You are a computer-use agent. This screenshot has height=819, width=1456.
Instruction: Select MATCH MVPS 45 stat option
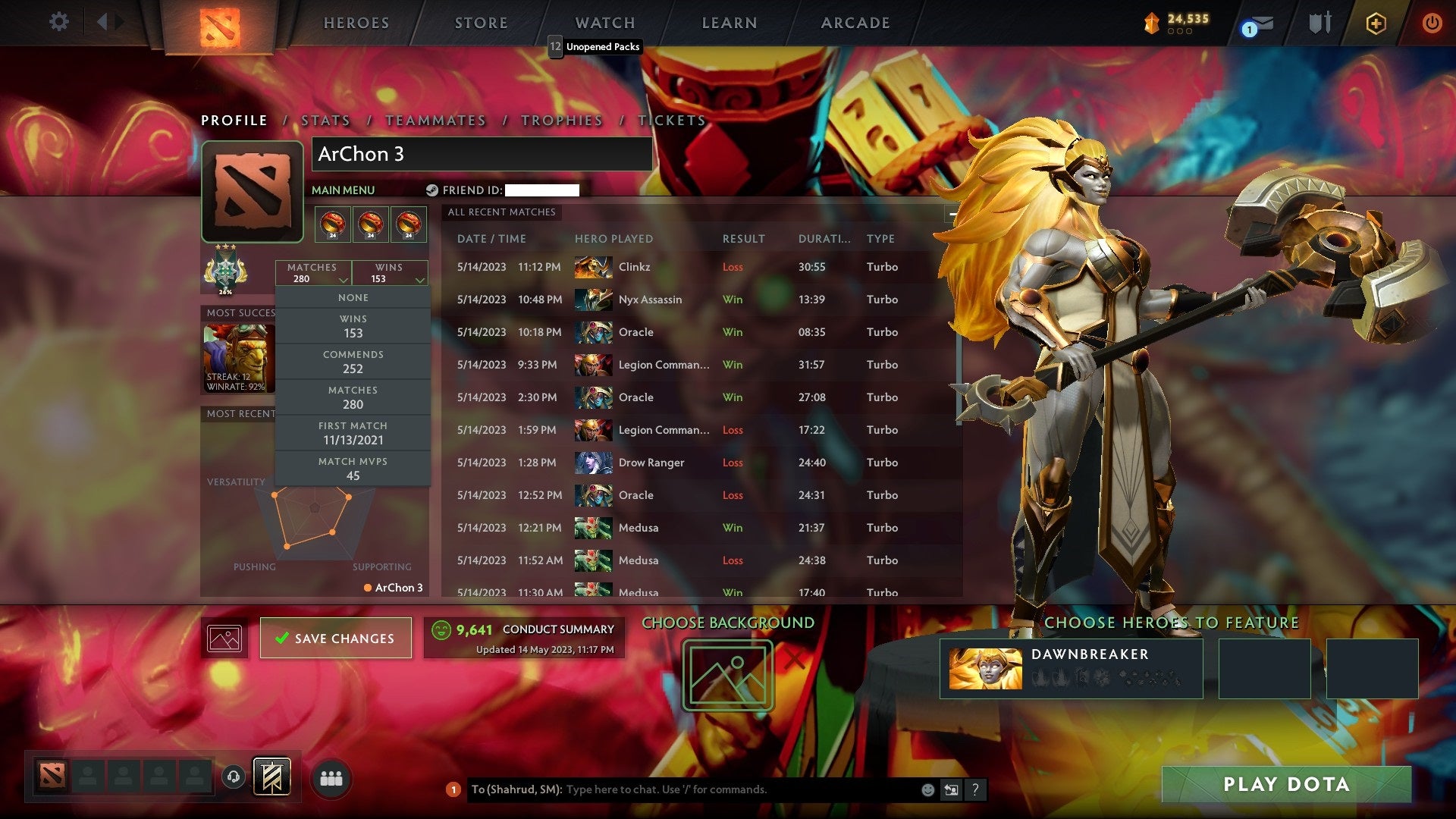(353, 468)
